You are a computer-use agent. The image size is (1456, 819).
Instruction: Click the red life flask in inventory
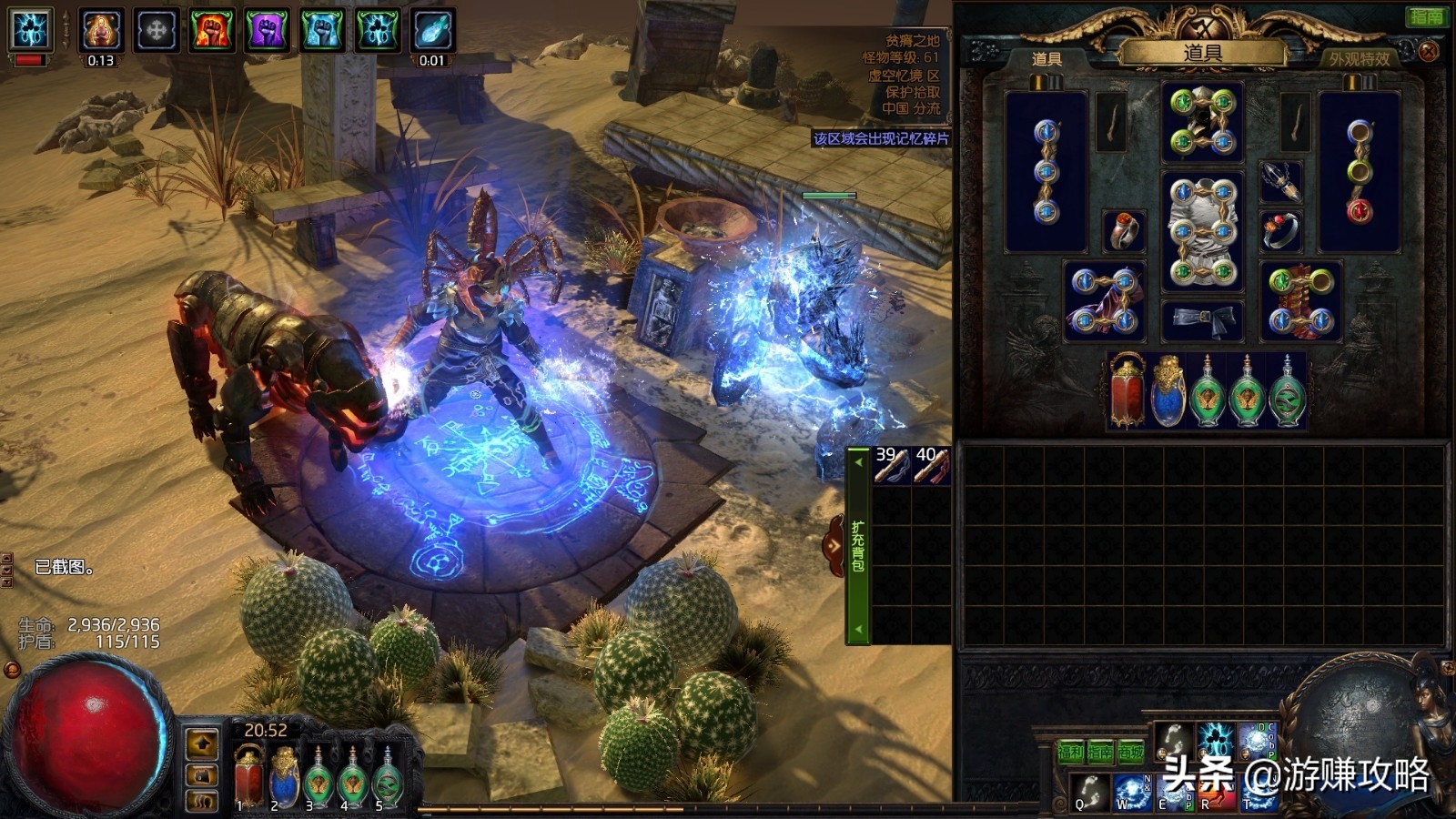point(1127,391)
